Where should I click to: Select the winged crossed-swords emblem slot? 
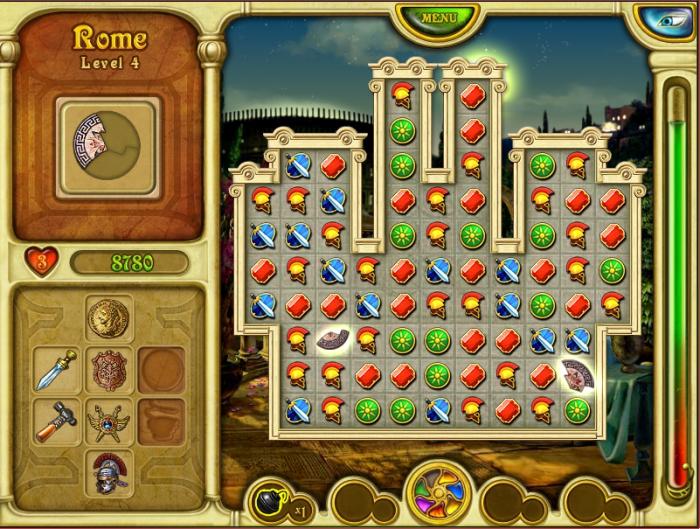(109, 422)
